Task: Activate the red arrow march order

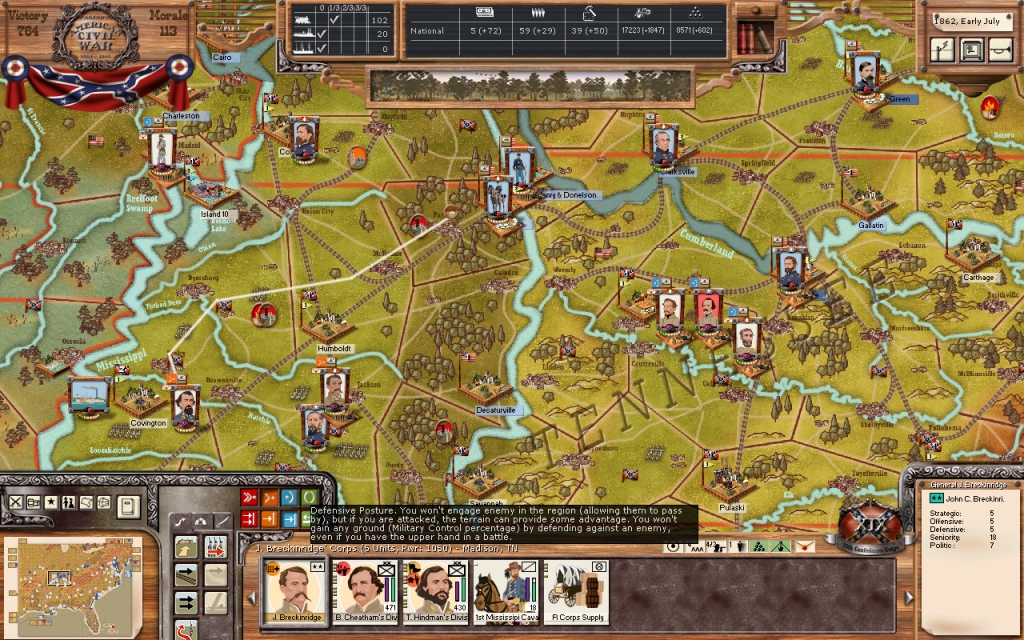Action: [215, 547]
